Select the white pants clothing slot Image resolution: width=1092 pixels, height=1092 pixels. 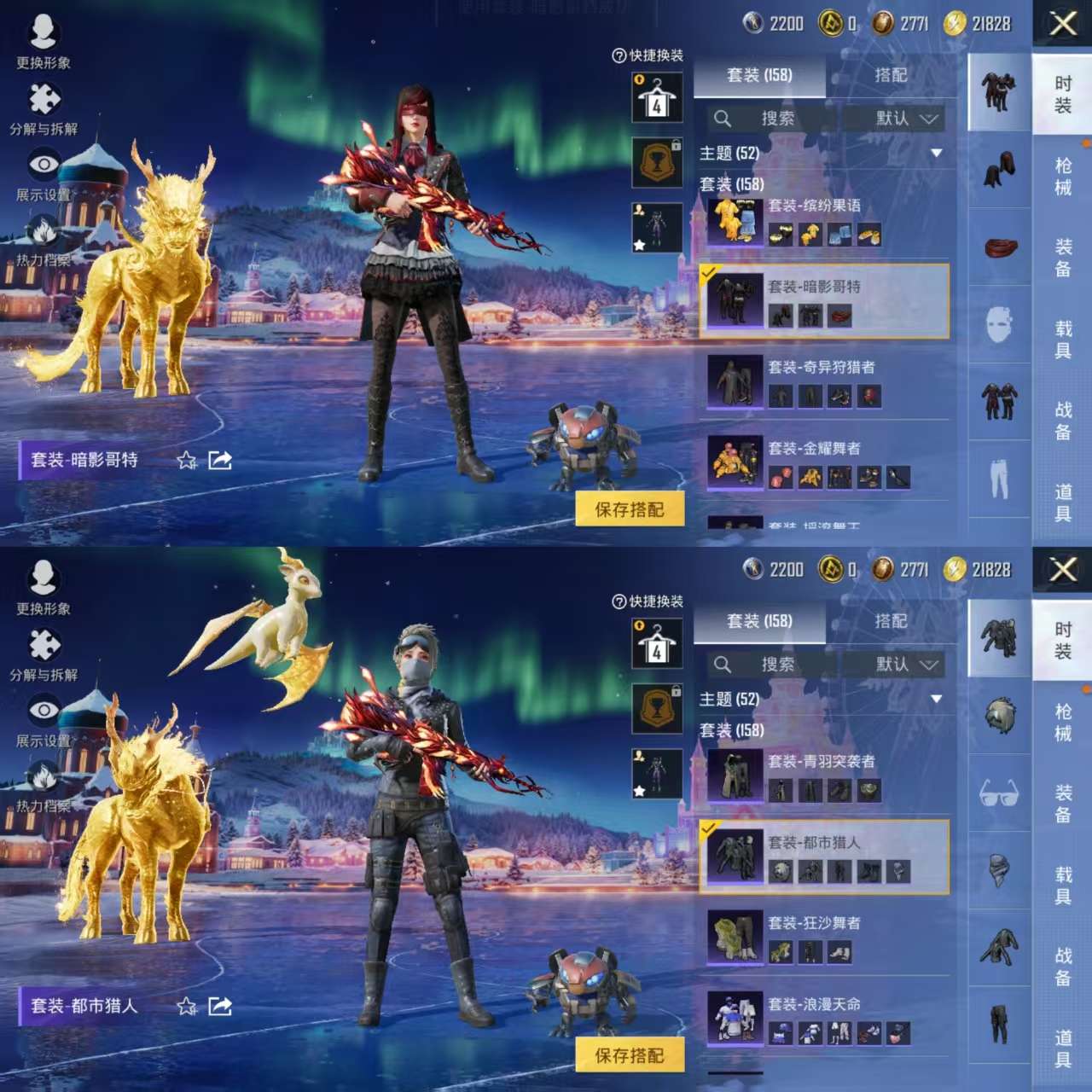click(1000, 478)
